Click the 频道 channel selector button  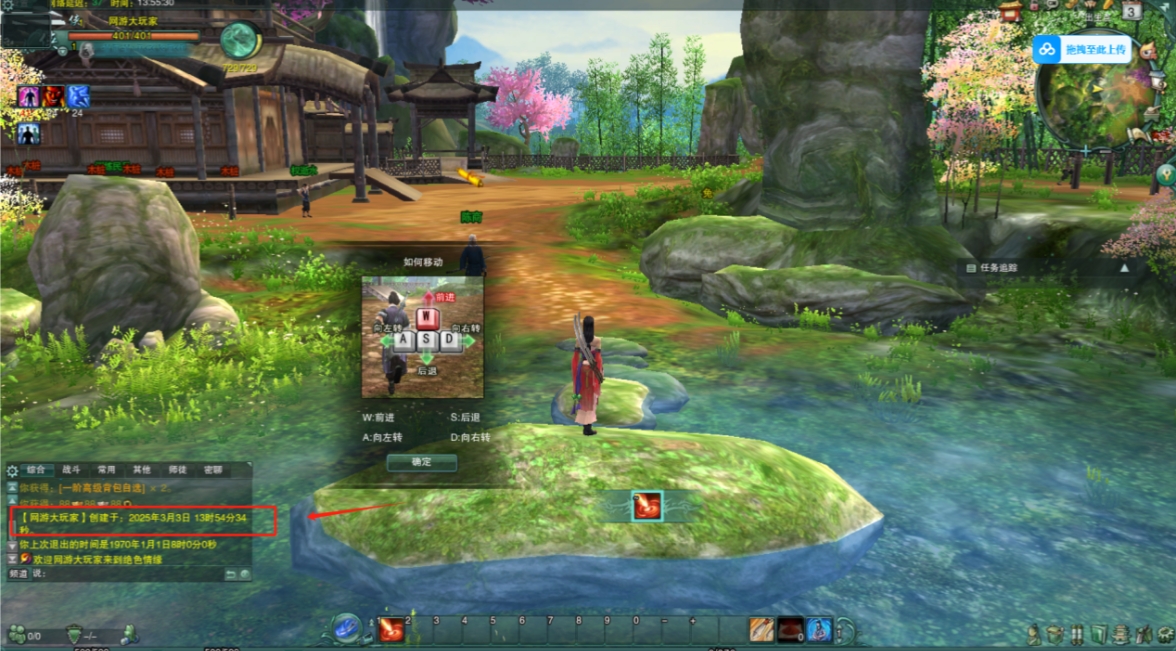point(18,574)
